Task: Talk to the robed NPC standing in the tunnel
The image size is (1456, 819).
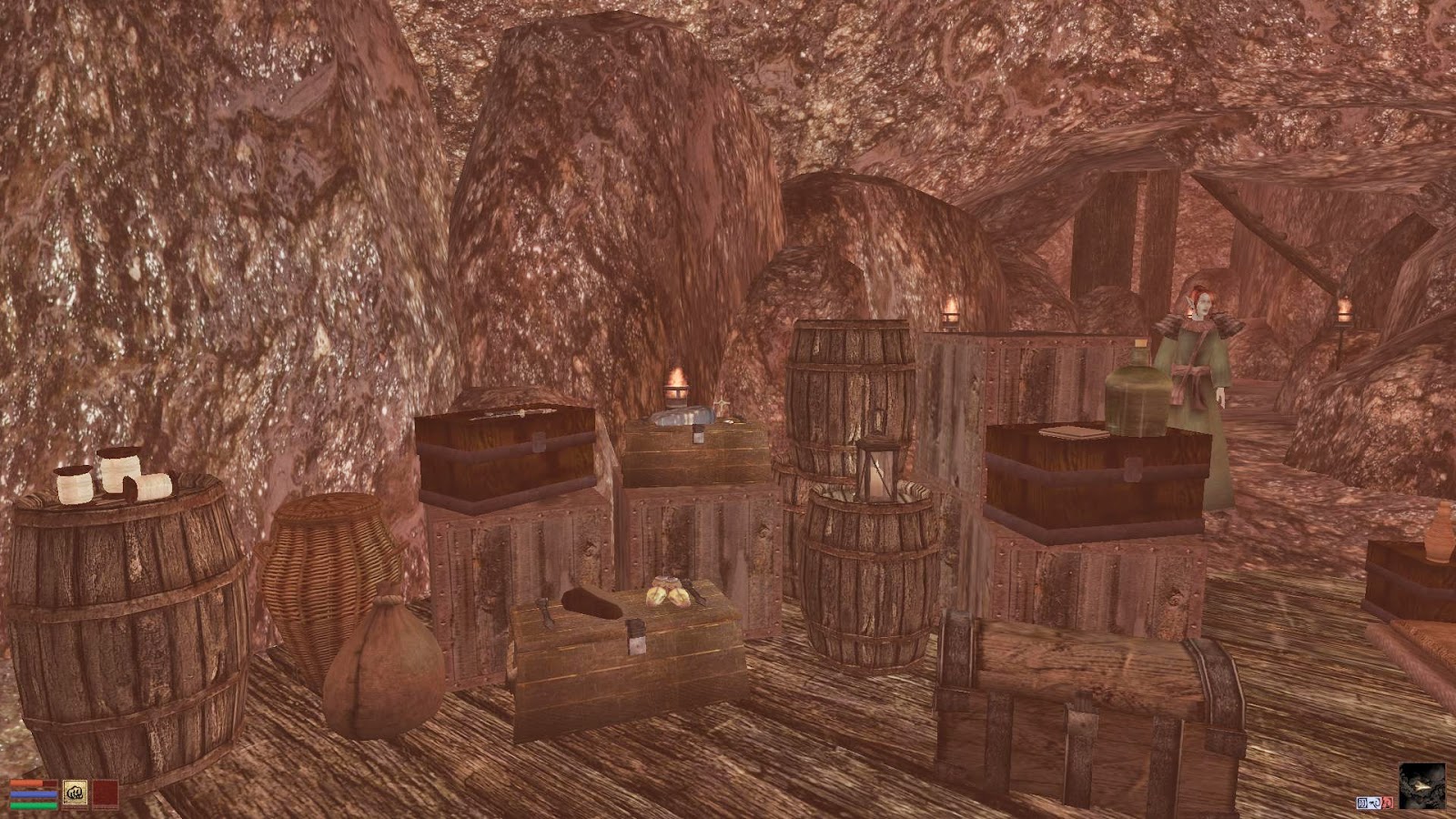Action: click(1198, 382)
